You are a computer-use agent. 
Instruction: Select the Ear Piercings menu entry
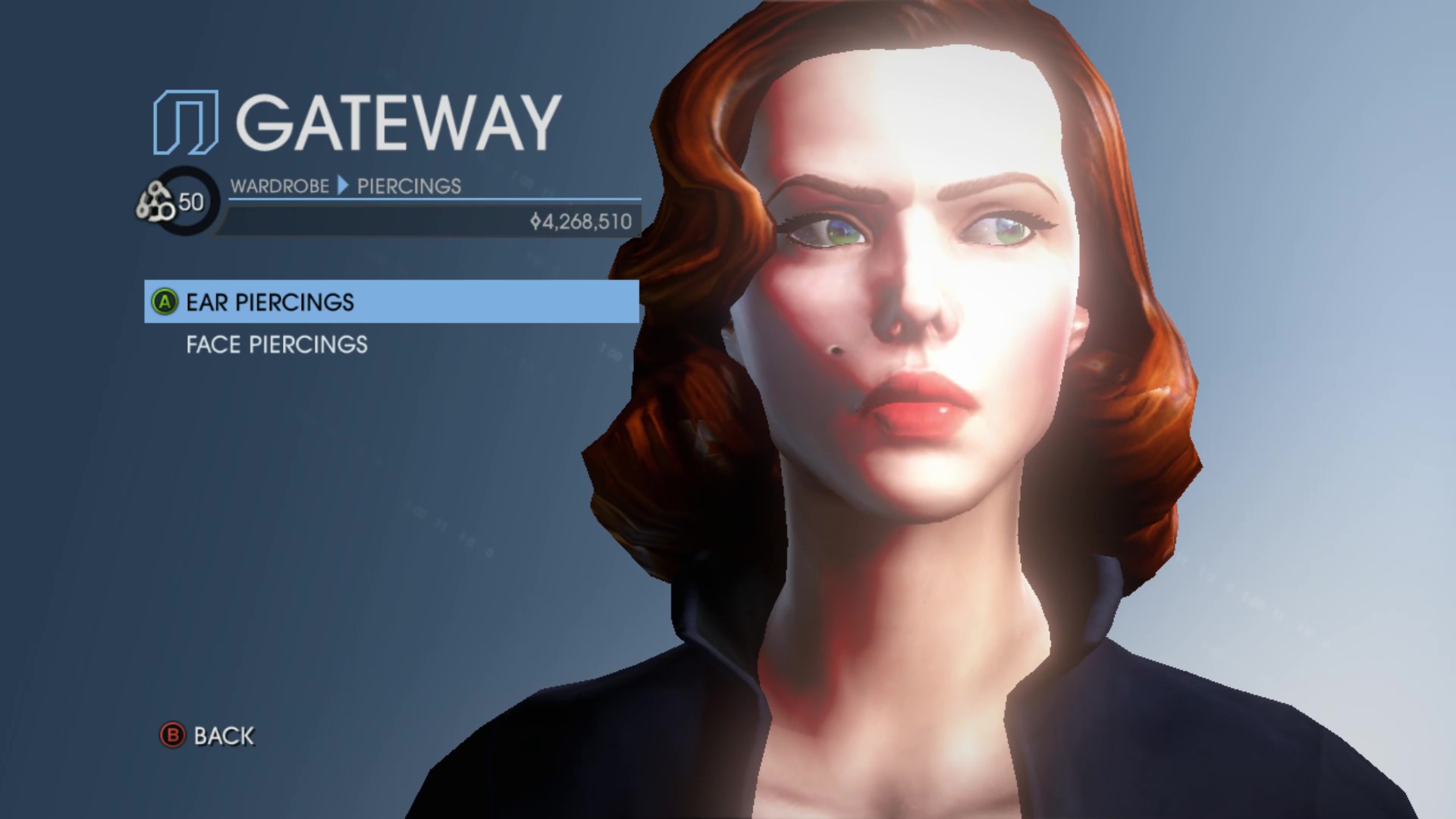pos(270,302)
